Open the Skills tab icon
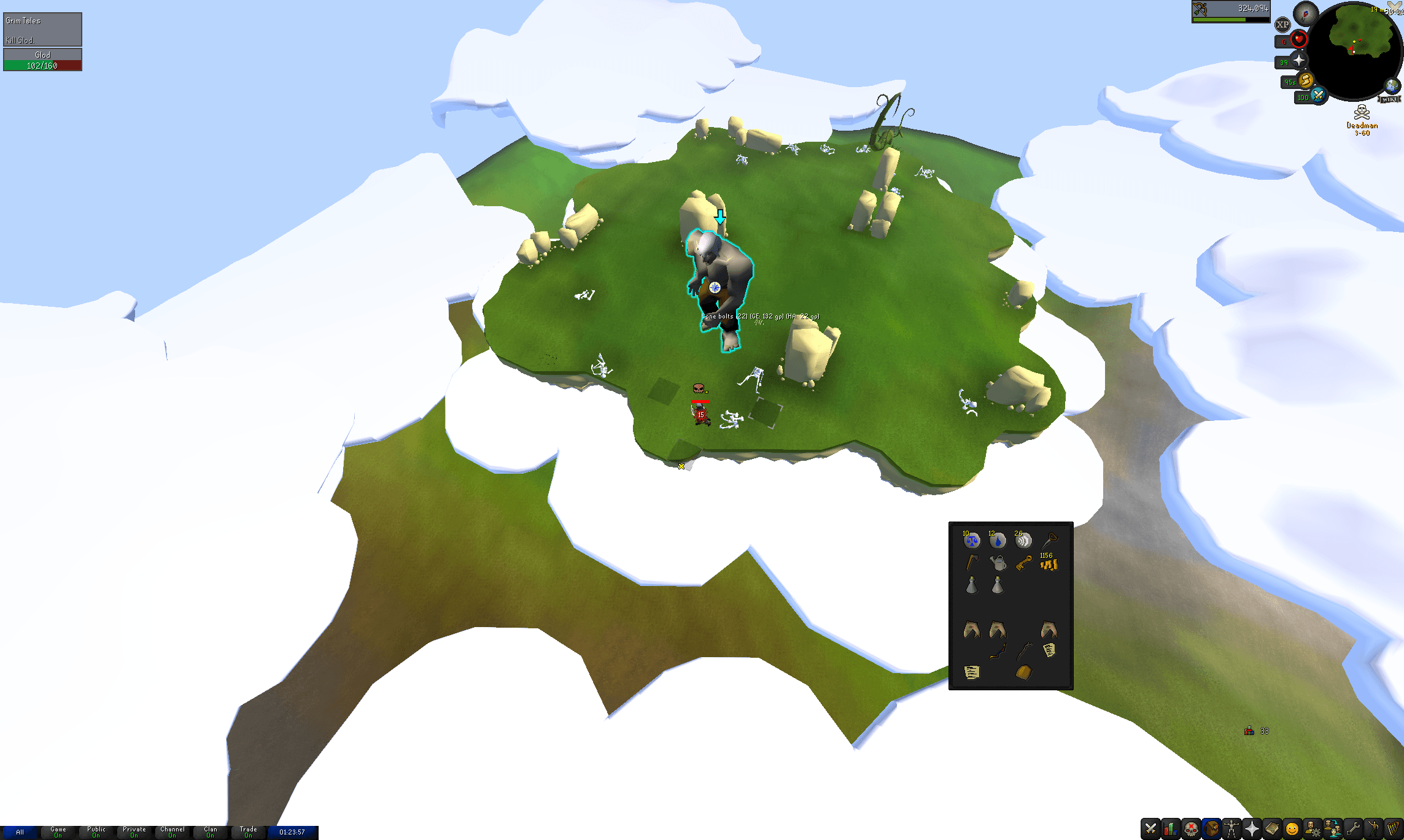The image size is (1404, 840). [x=1170, y=828]
